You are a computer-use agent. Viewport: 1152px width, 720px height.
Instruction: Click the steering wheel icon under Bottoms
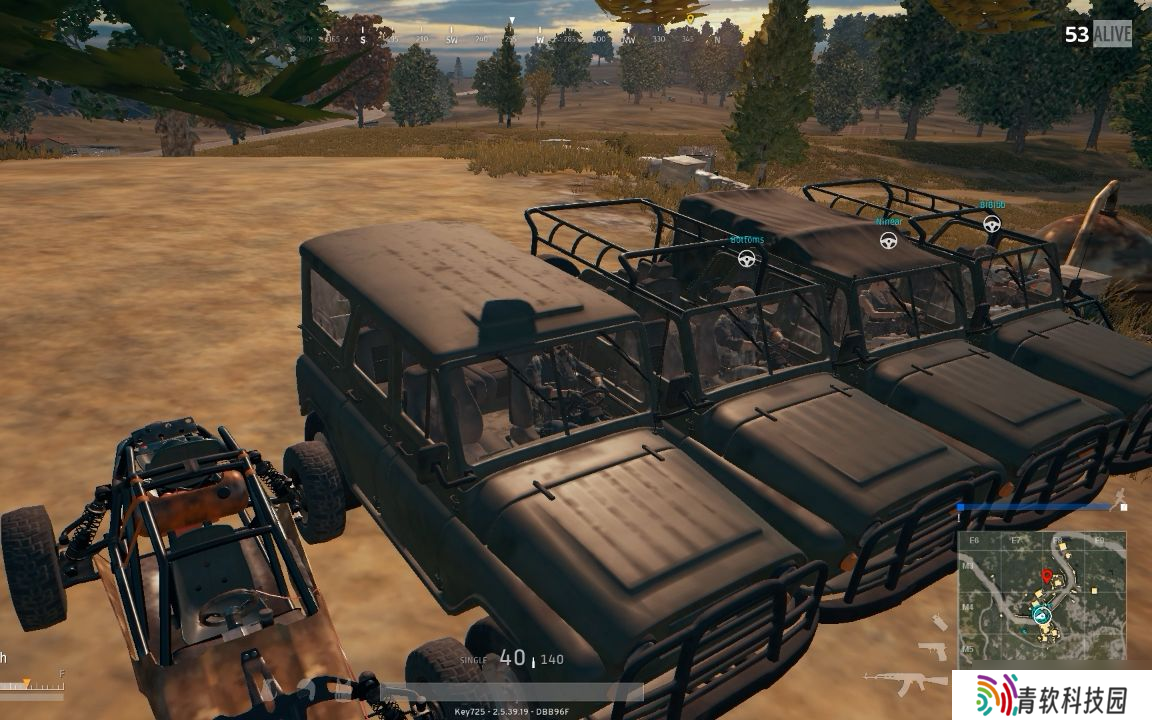coord(746,258)
